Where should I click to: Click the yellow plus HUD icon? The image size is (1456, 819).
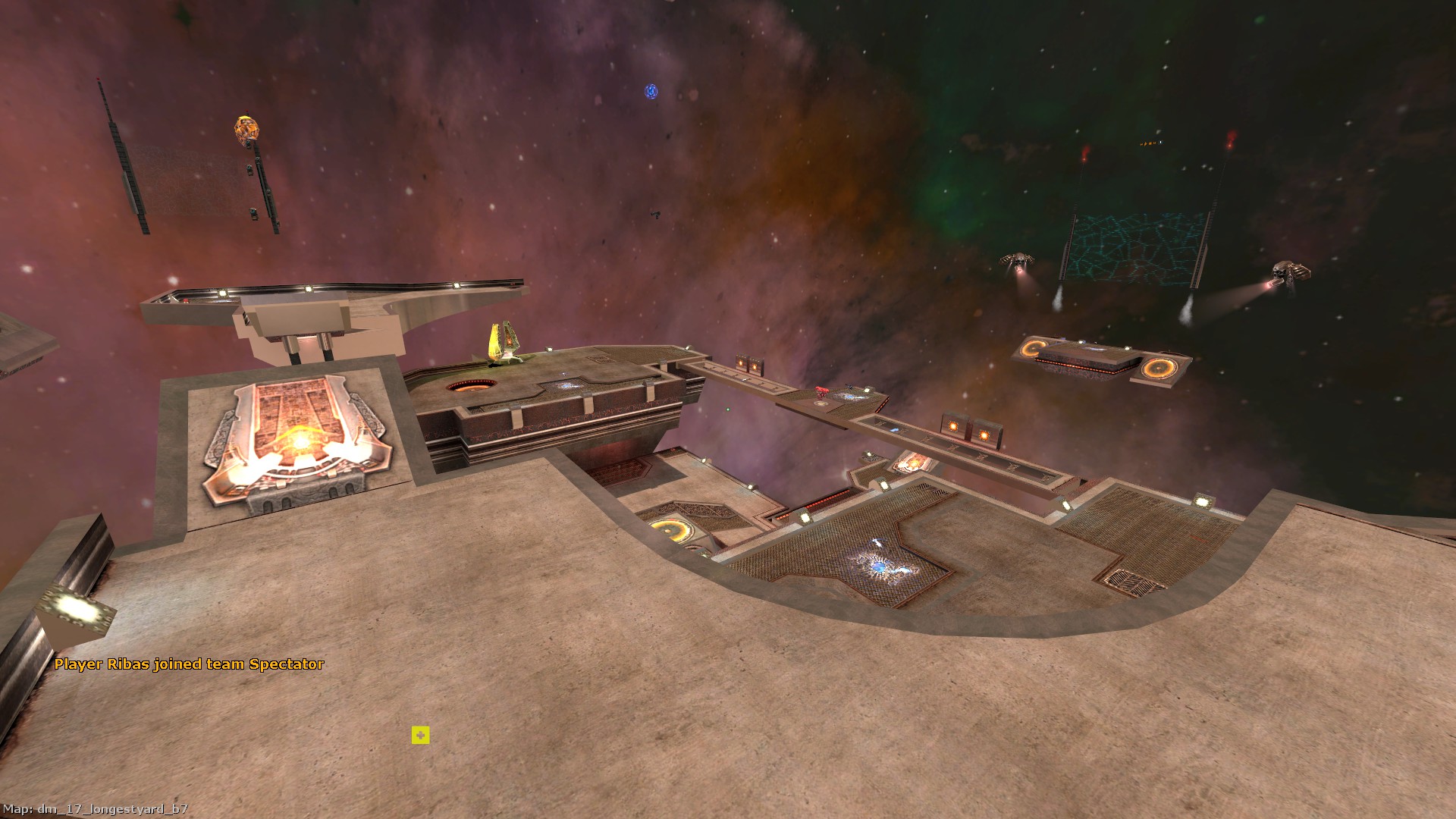[x=420, y=735]
